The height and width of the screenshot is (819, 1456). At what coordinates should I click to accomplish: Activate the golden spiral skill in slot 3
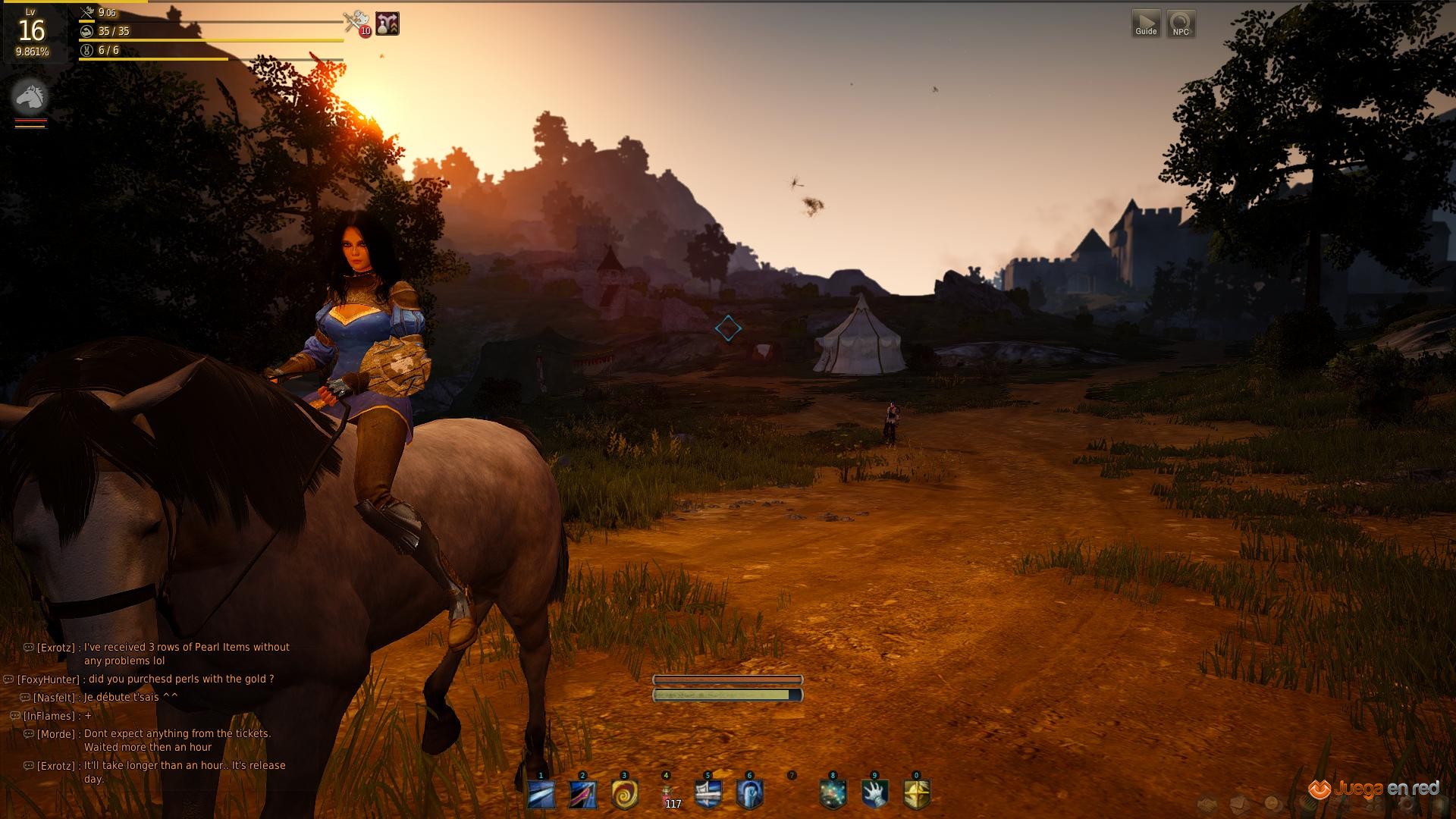click(x=624, y=795)
